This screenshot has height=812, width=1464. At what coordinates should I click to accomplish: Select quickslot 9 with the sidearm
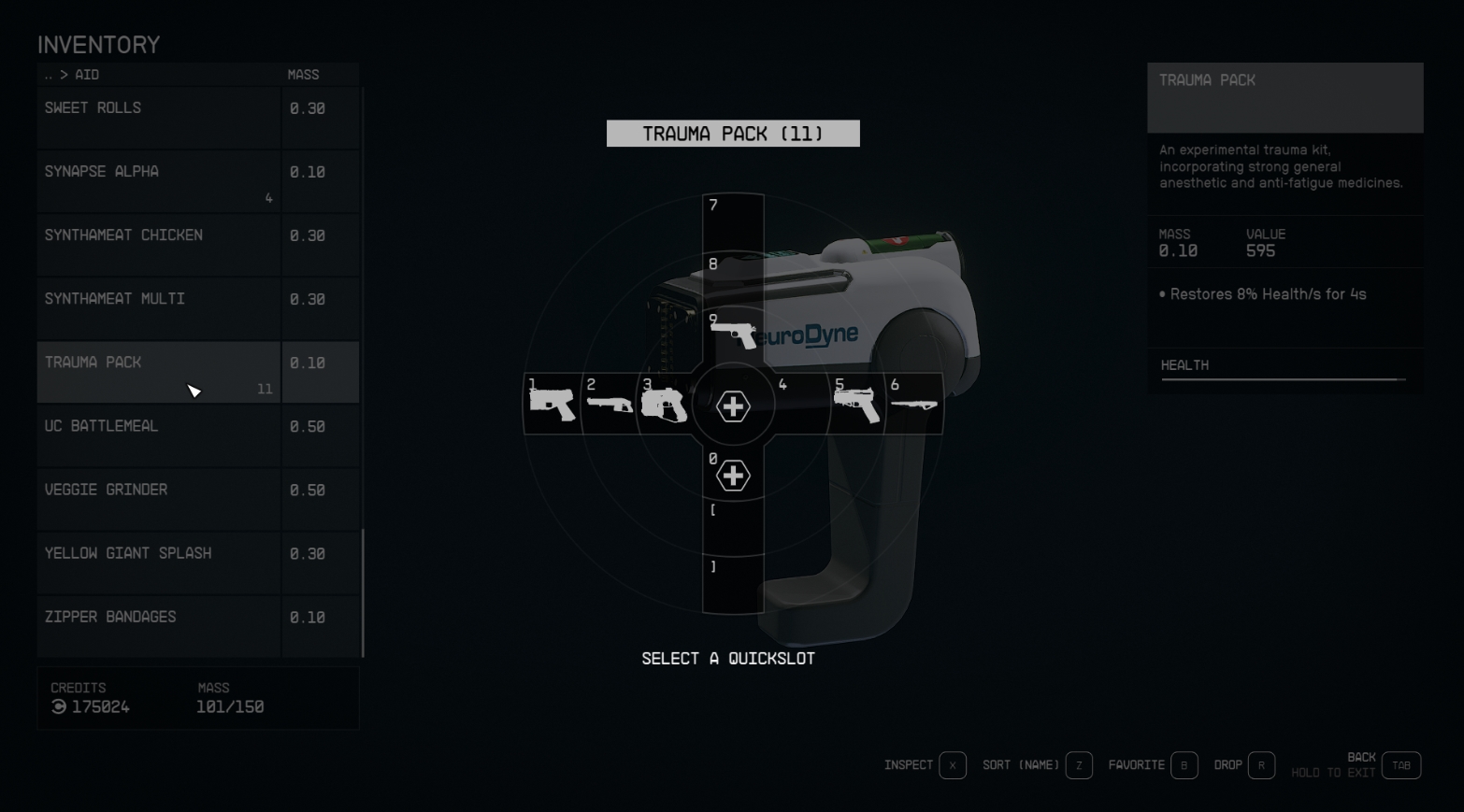733,334
